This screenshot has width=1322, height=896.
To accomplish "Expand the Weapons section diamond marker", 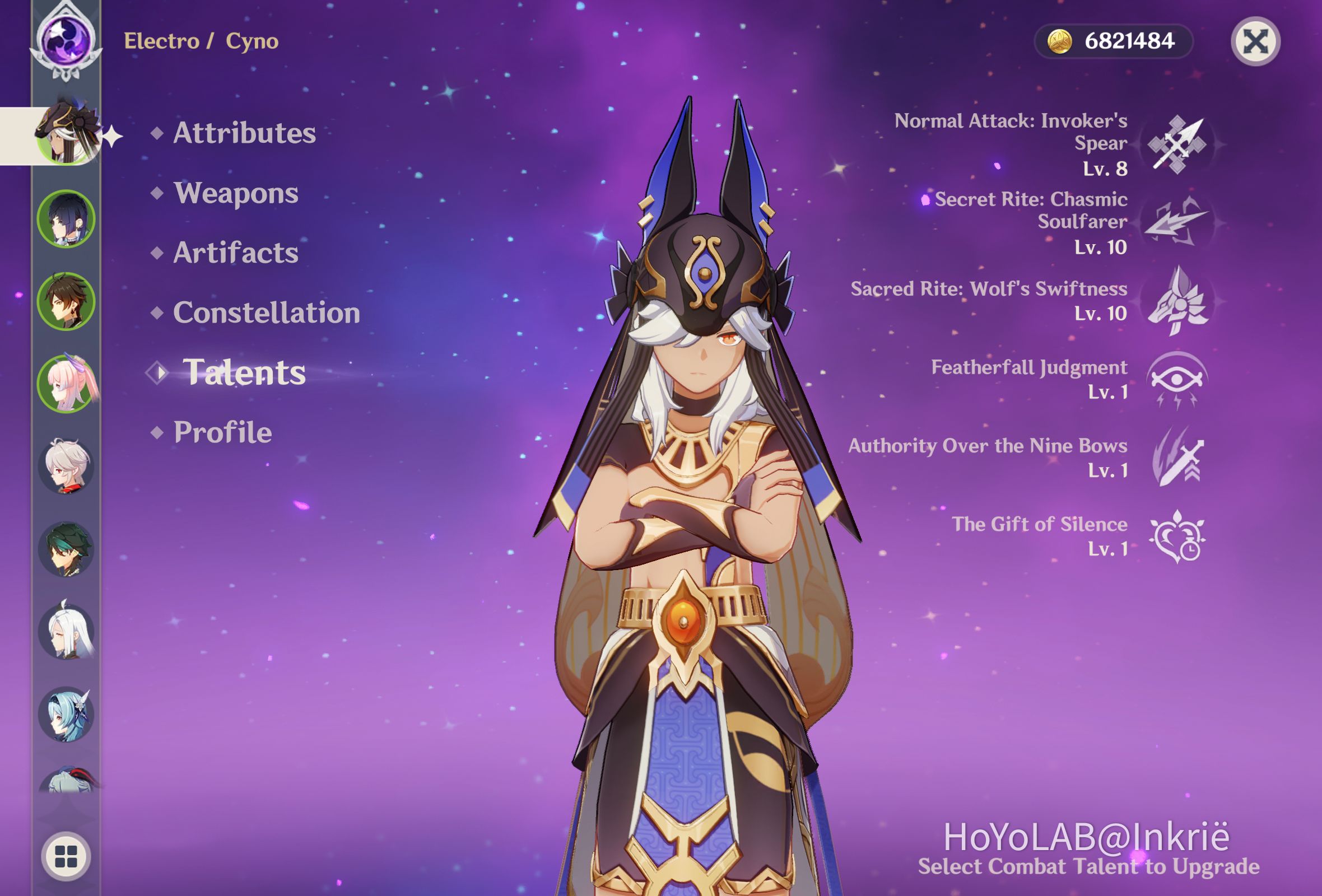I will [159, 193].
